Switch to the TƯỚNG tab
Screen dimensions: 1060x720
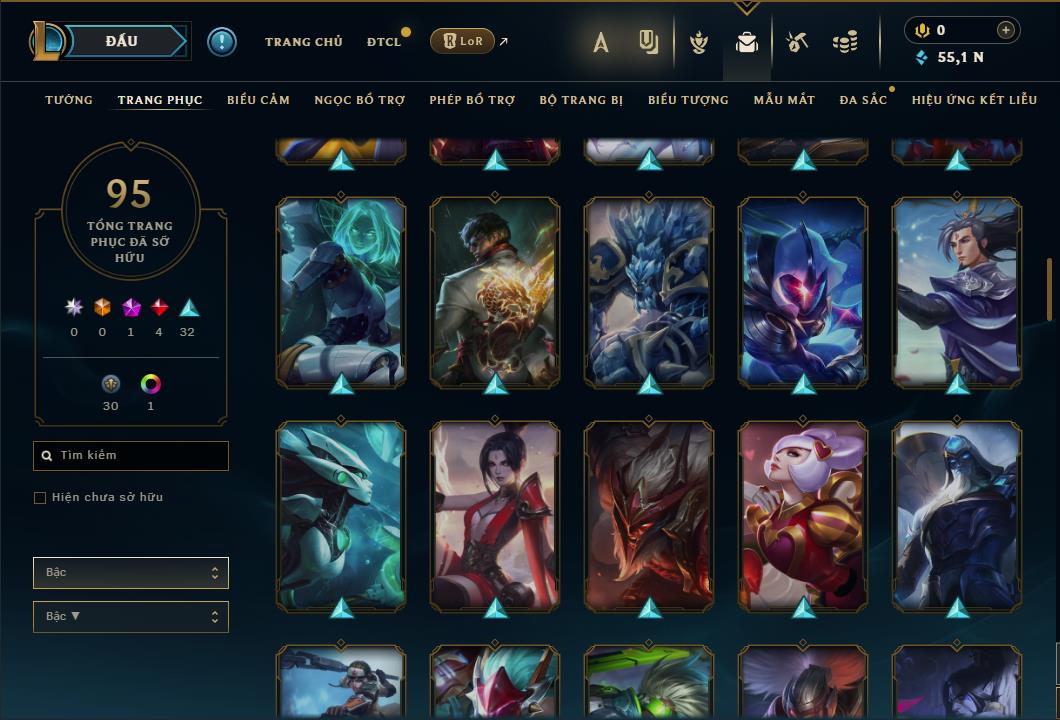click(x=69, y=100)
